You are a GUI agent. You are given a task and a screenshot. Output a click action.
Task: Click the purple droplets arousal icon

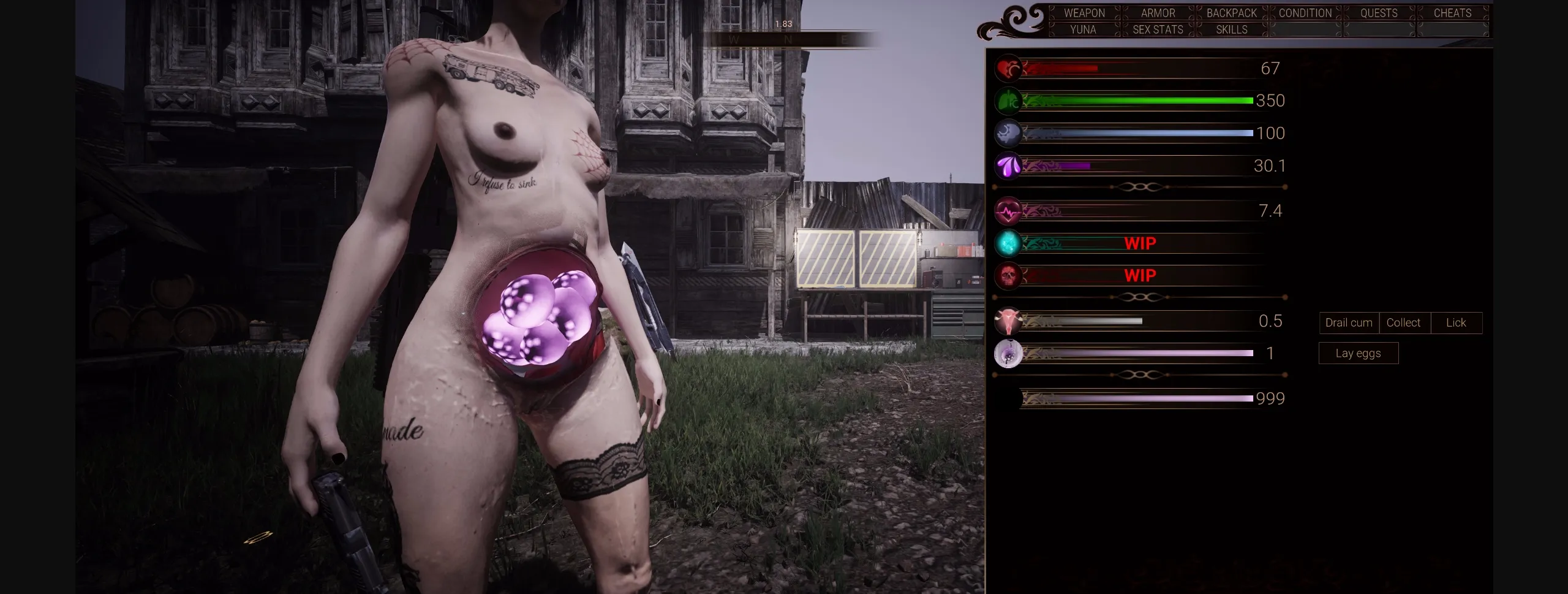pos(1008,166)
